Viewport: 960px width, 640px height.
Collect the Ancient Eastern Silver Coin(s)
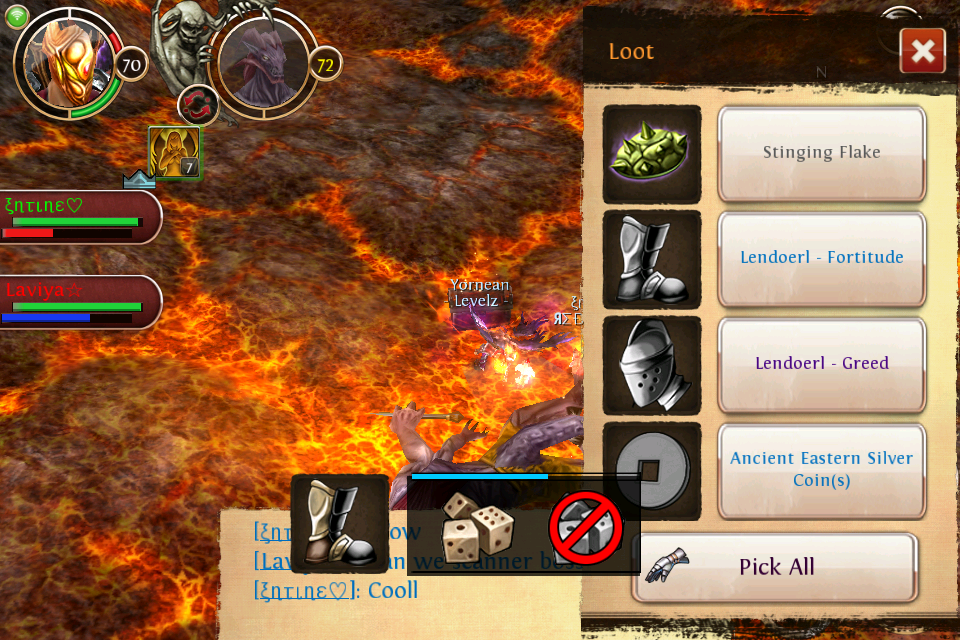tap(821, 469)
